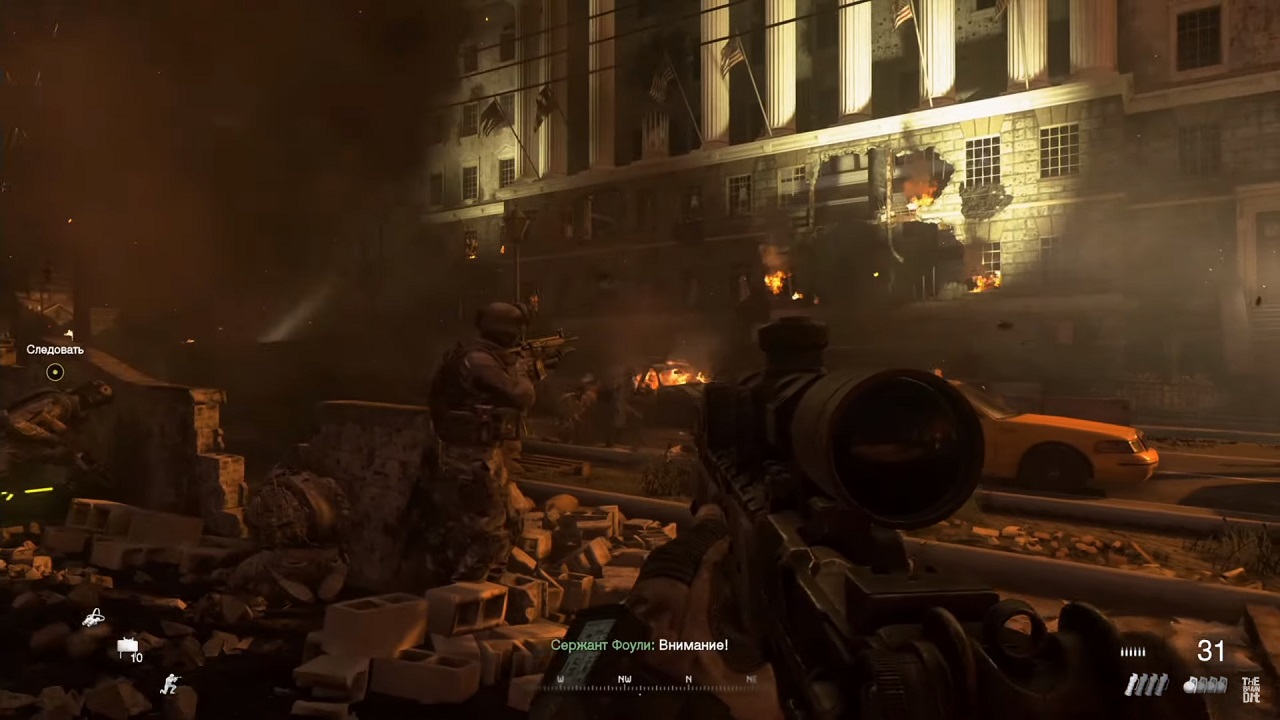
Task: Click the night vision goggles icon
Action: coord(93,618)
